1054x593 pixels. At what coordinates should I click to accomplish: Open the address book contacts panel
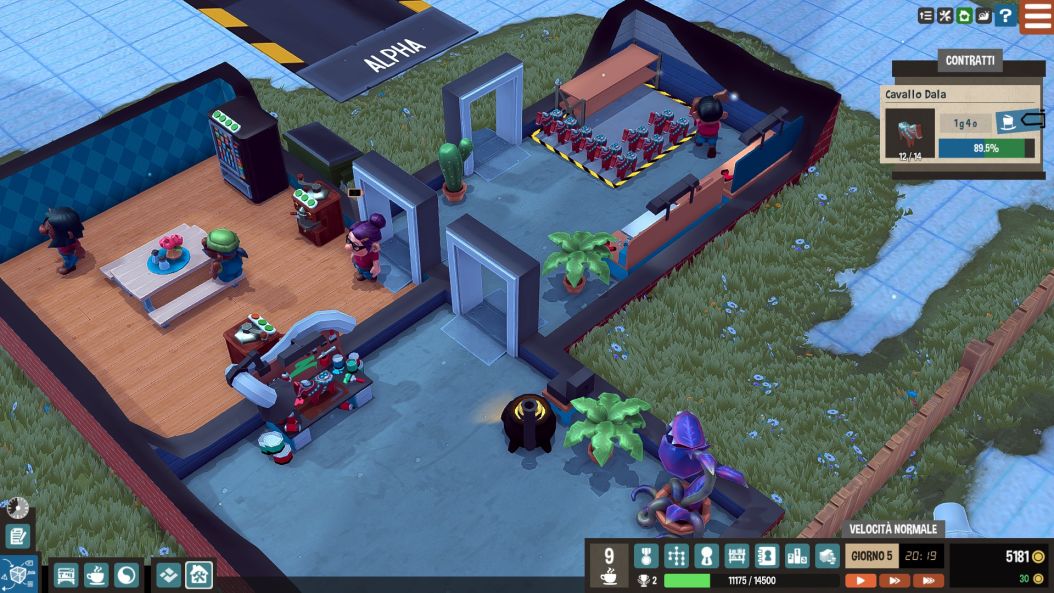(767, 556)
